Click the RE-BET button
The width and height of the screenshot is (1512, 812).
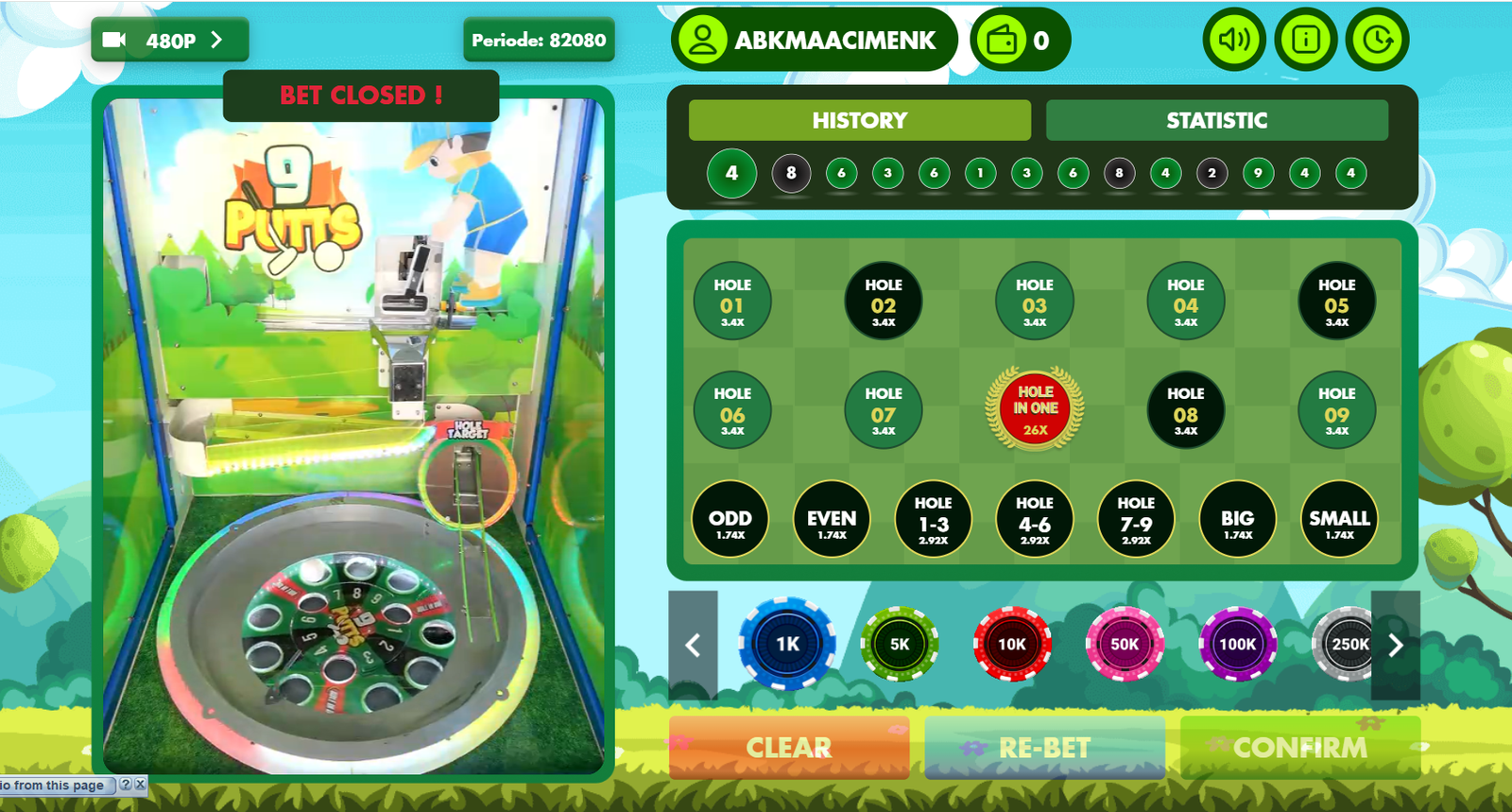pyautogui.click(x=1044, y=748)
